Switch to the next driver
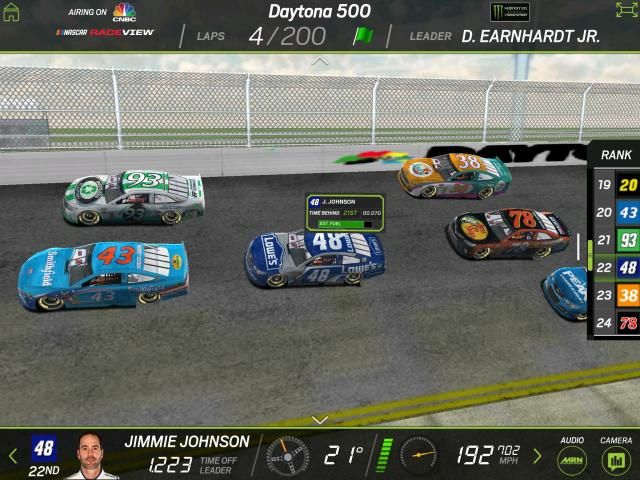The image size is (640, 480). point(537,456)
